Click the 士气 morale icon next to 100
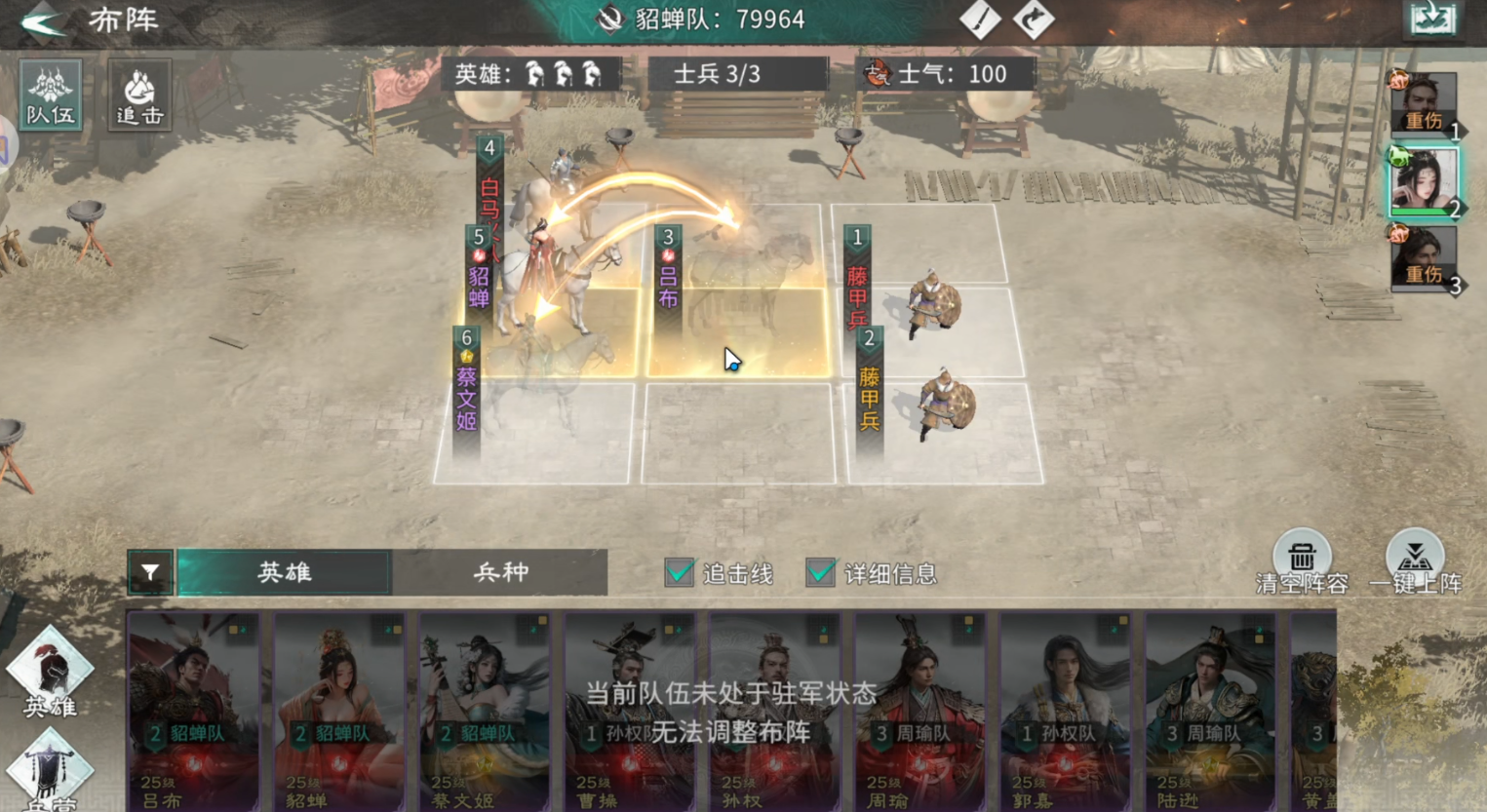1487x812 pixels. click(x=879, y=74)
